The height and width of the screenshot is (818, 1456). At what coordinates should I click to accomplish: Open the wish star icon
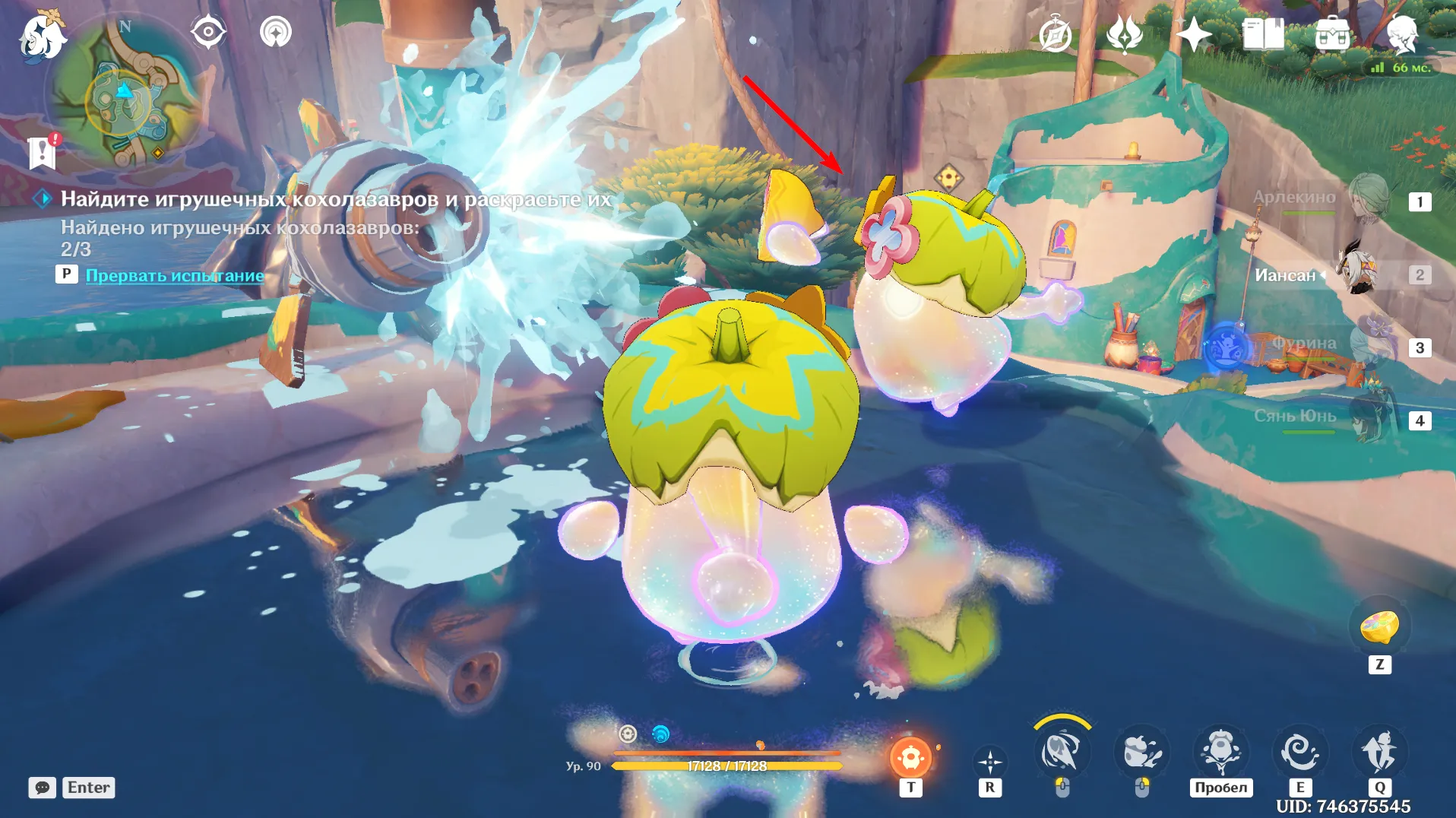click(1193, 35)
